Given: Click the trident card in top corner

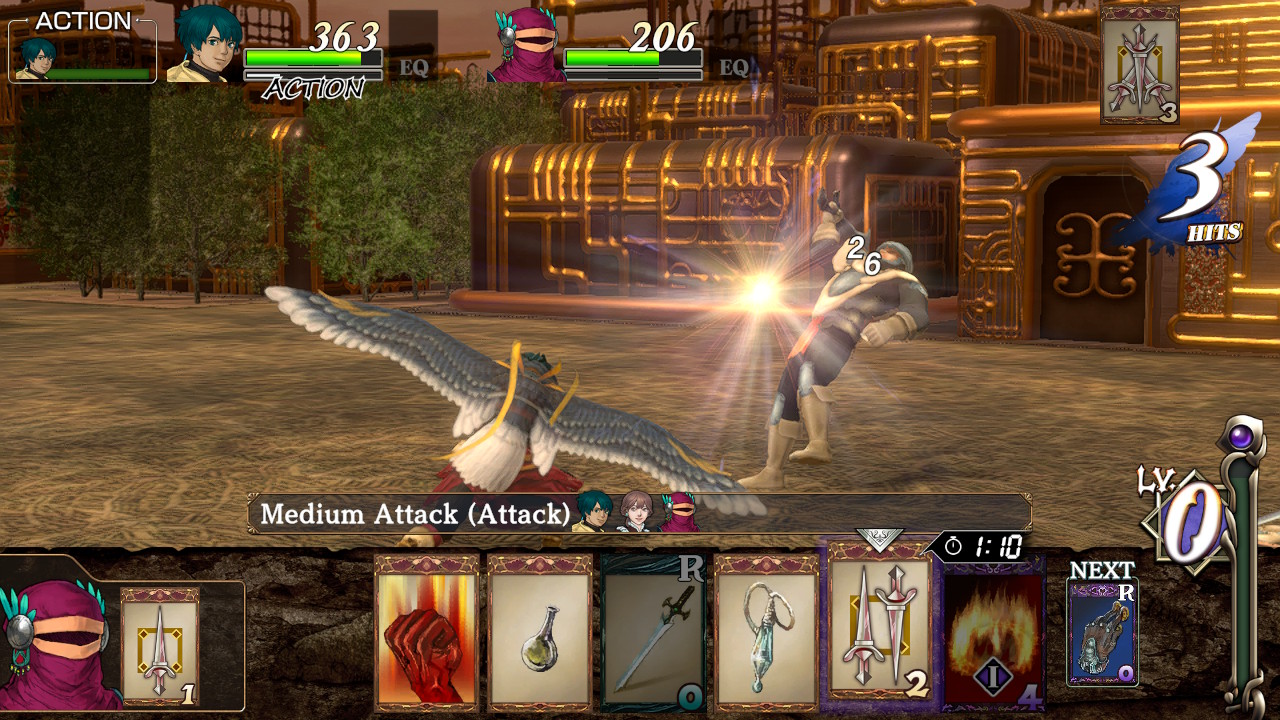Looking at the screenshot, I should point(1139,66).
